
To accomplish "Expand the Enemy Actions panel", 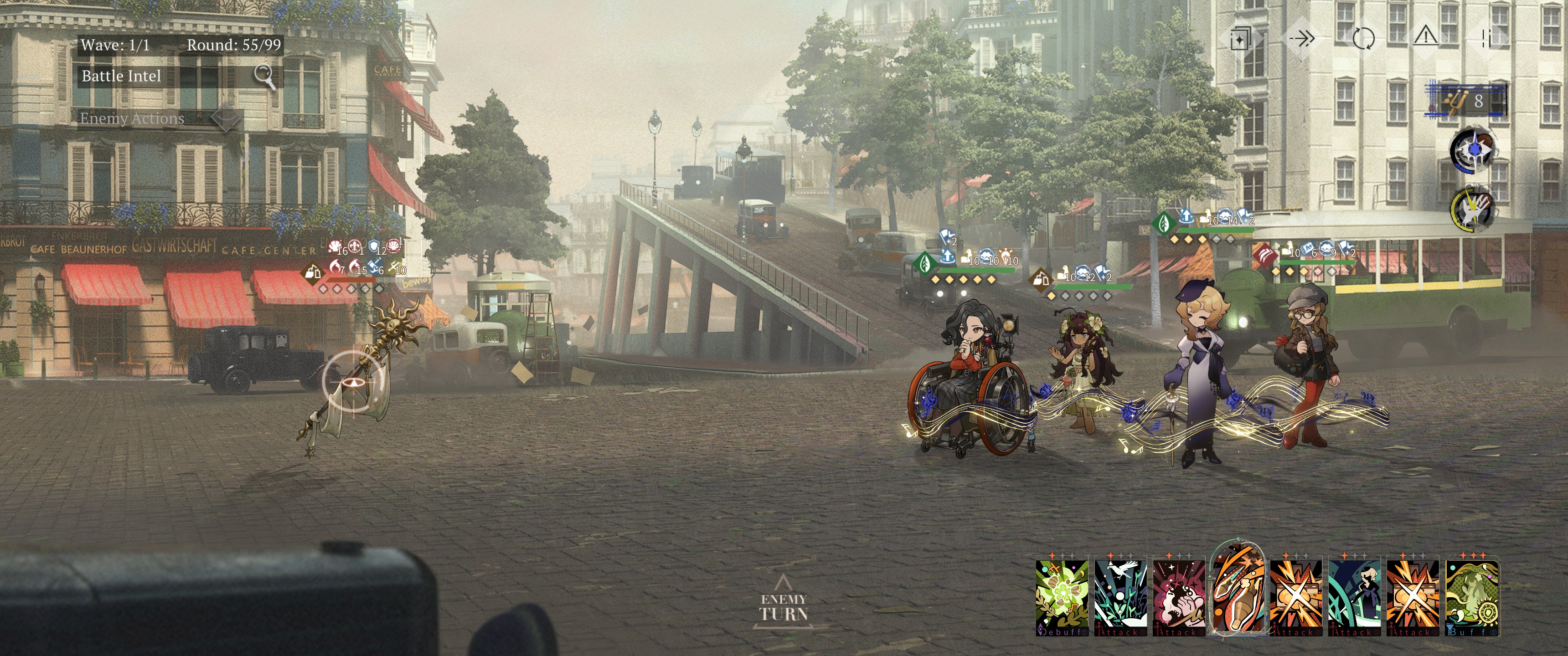I will [x=225, y=118].
